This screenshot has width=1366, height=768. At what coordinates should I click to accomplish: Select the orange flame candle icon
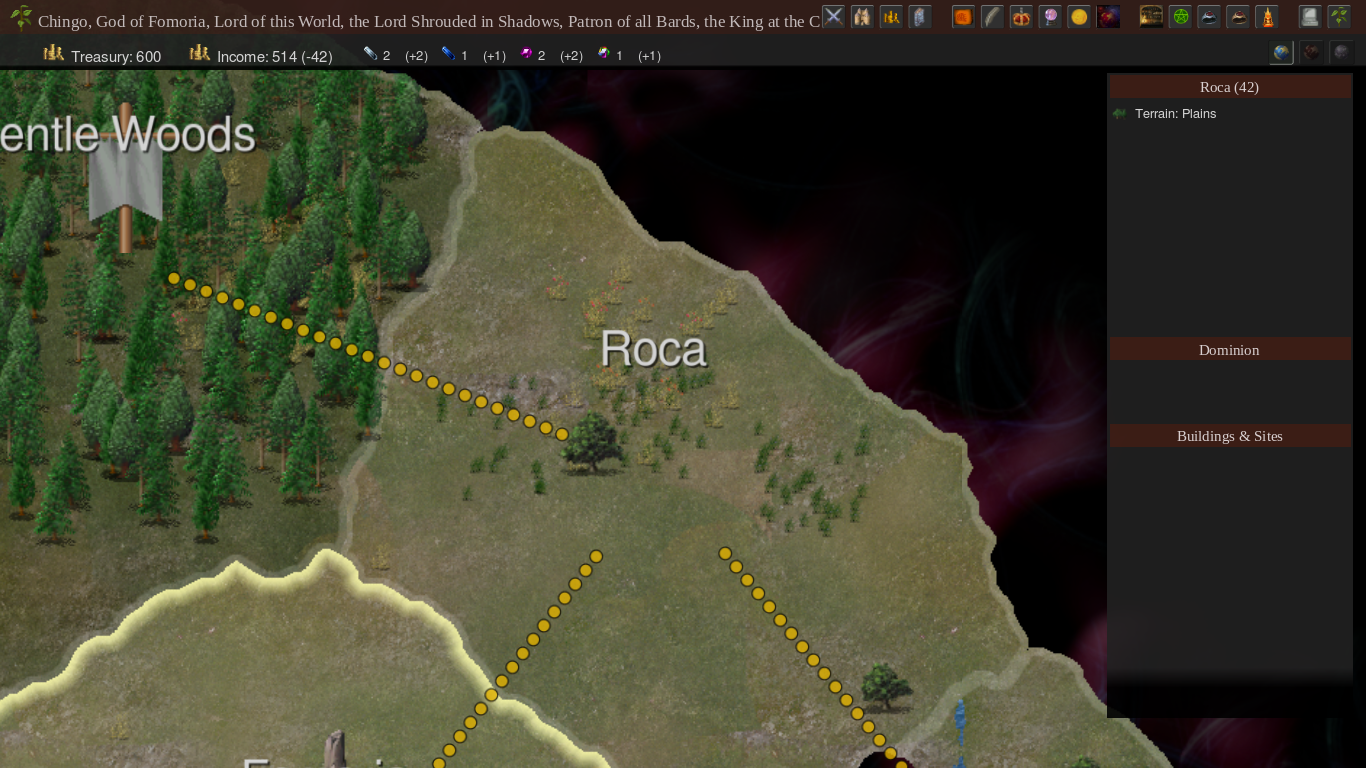tap(1267, 16)
